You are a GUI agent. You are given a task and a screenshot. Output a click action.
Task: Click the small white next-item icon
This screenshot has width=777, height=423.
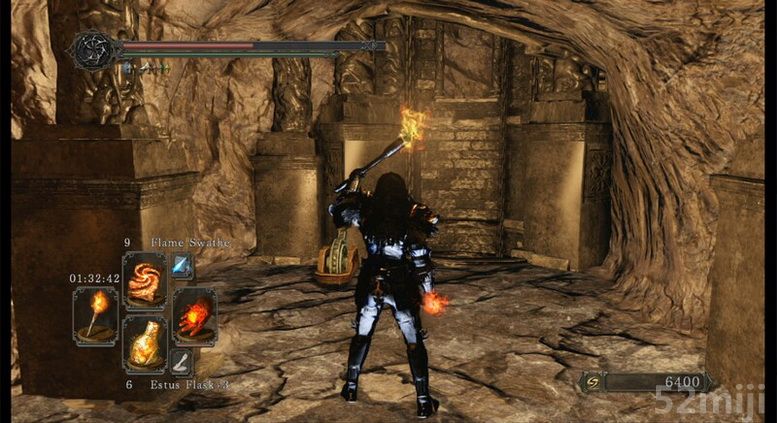181,361
